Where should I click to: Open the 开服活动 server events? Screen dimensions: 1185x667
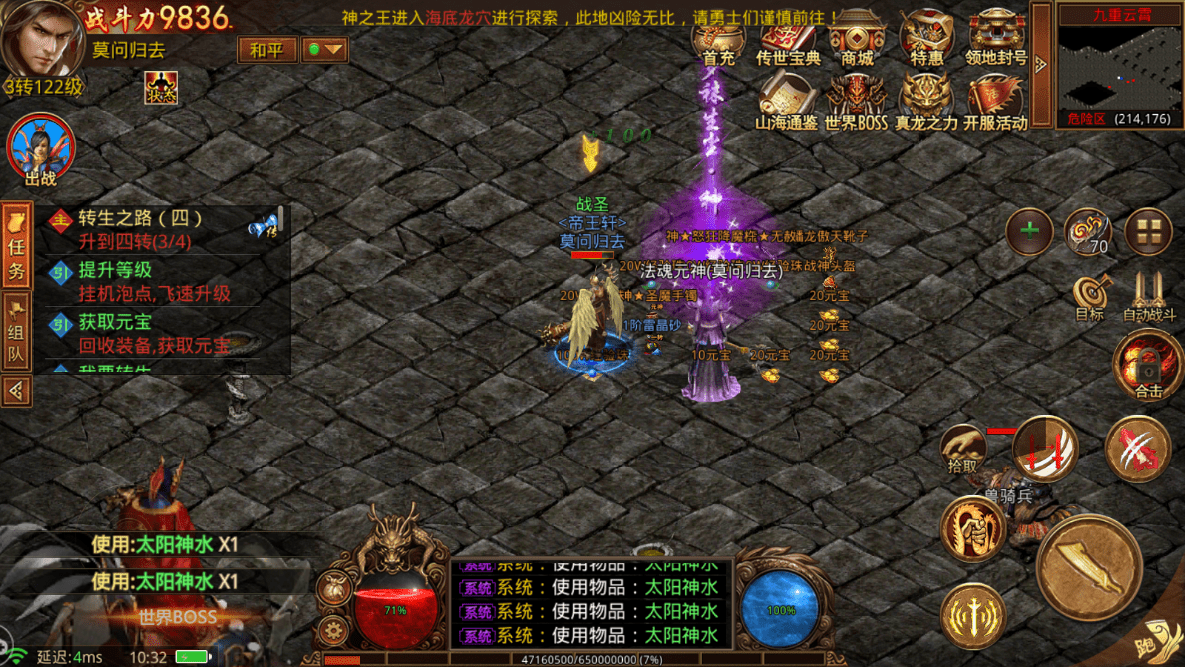click(x=996, y=104)
